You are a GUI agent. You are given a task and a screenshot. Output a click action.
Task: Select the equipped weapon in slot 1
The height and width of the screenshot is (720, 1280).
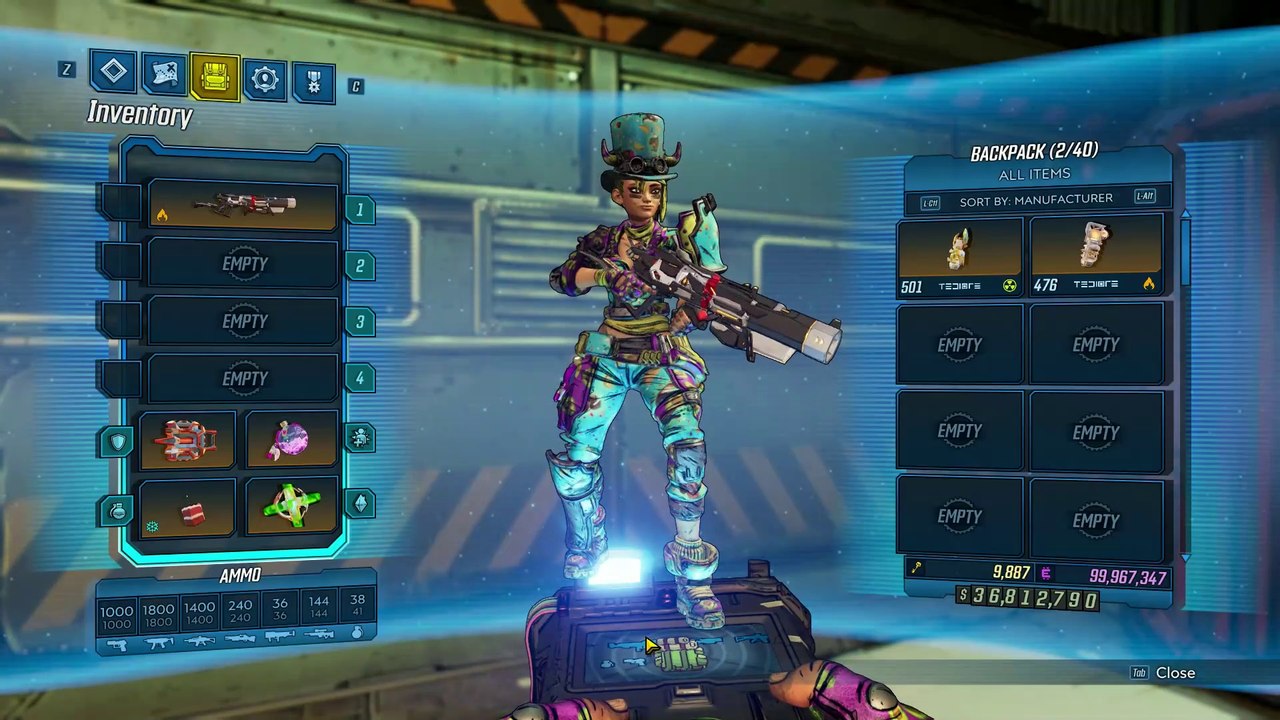[243, 207]
